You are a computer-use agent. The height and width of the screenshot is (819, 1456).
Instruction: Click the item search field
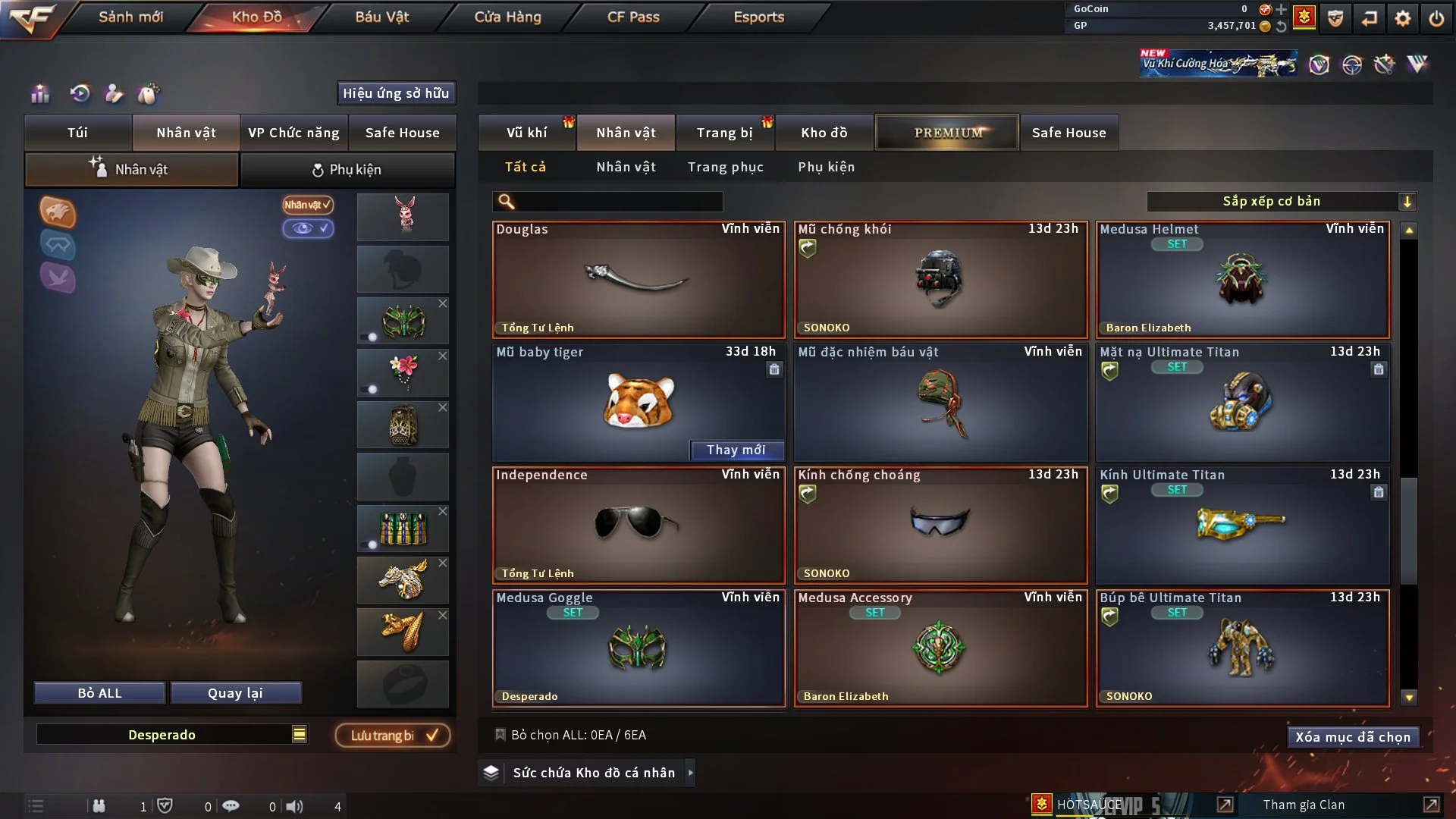click(618, 202)
